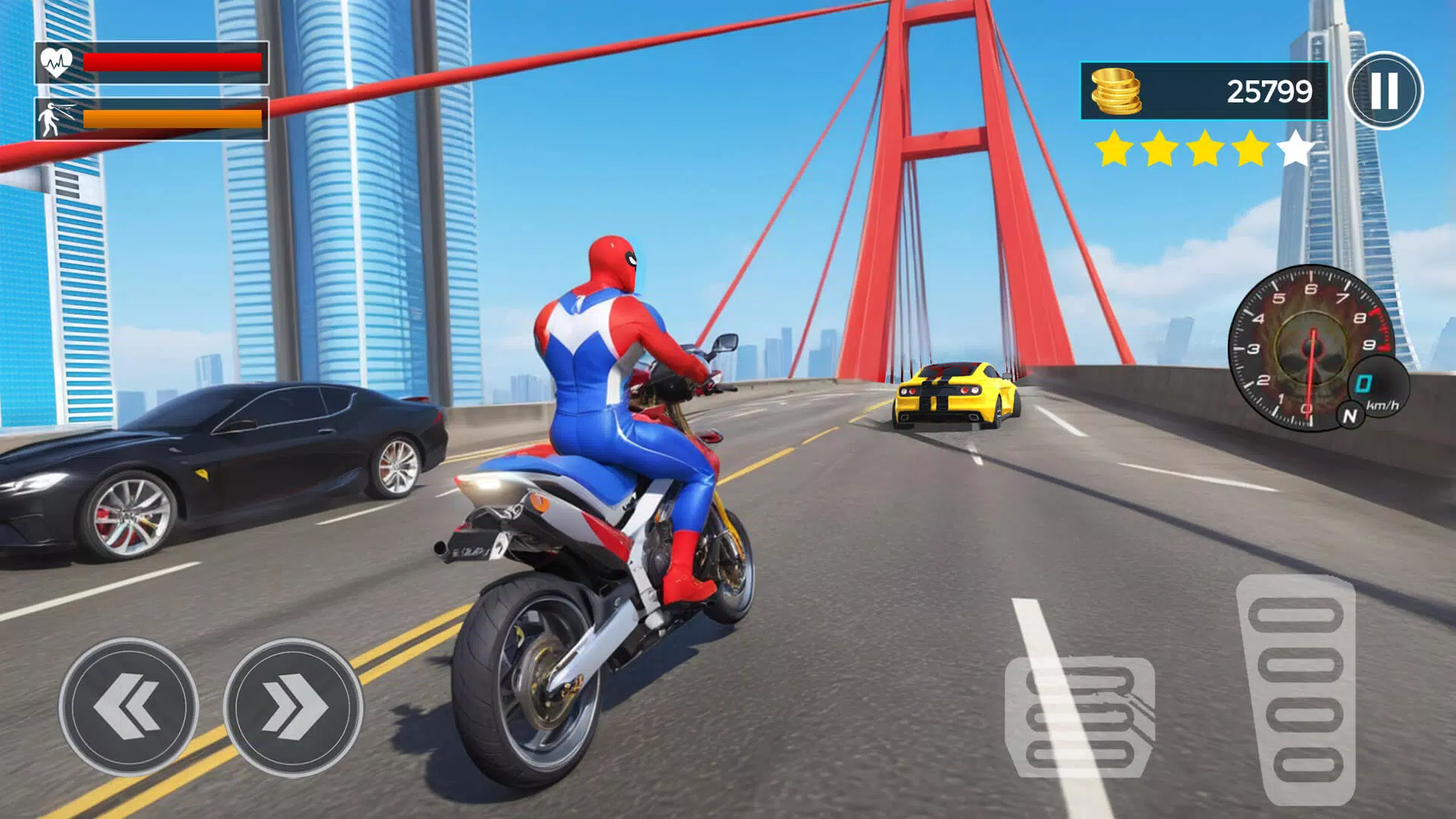Select the gold coins icon
The width and height of the screenshot is (1456, 819).
click(1116, 89)
